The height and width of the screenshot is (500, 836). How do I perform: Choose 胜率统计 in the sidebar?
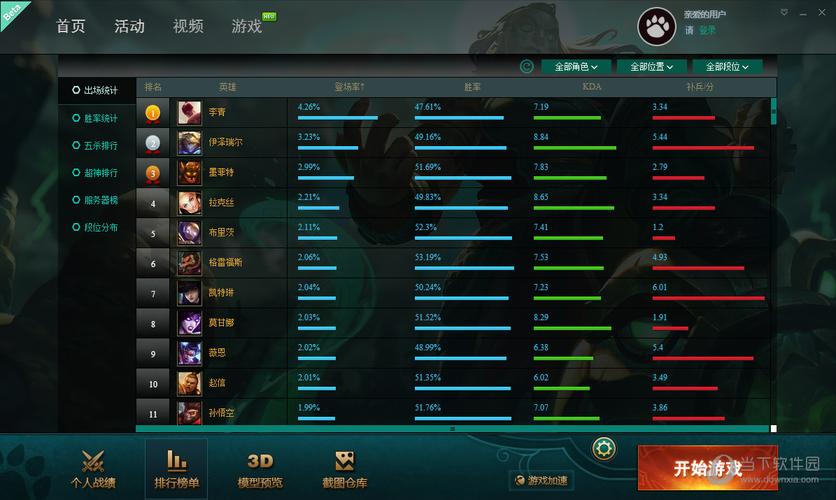pos(100,118)
